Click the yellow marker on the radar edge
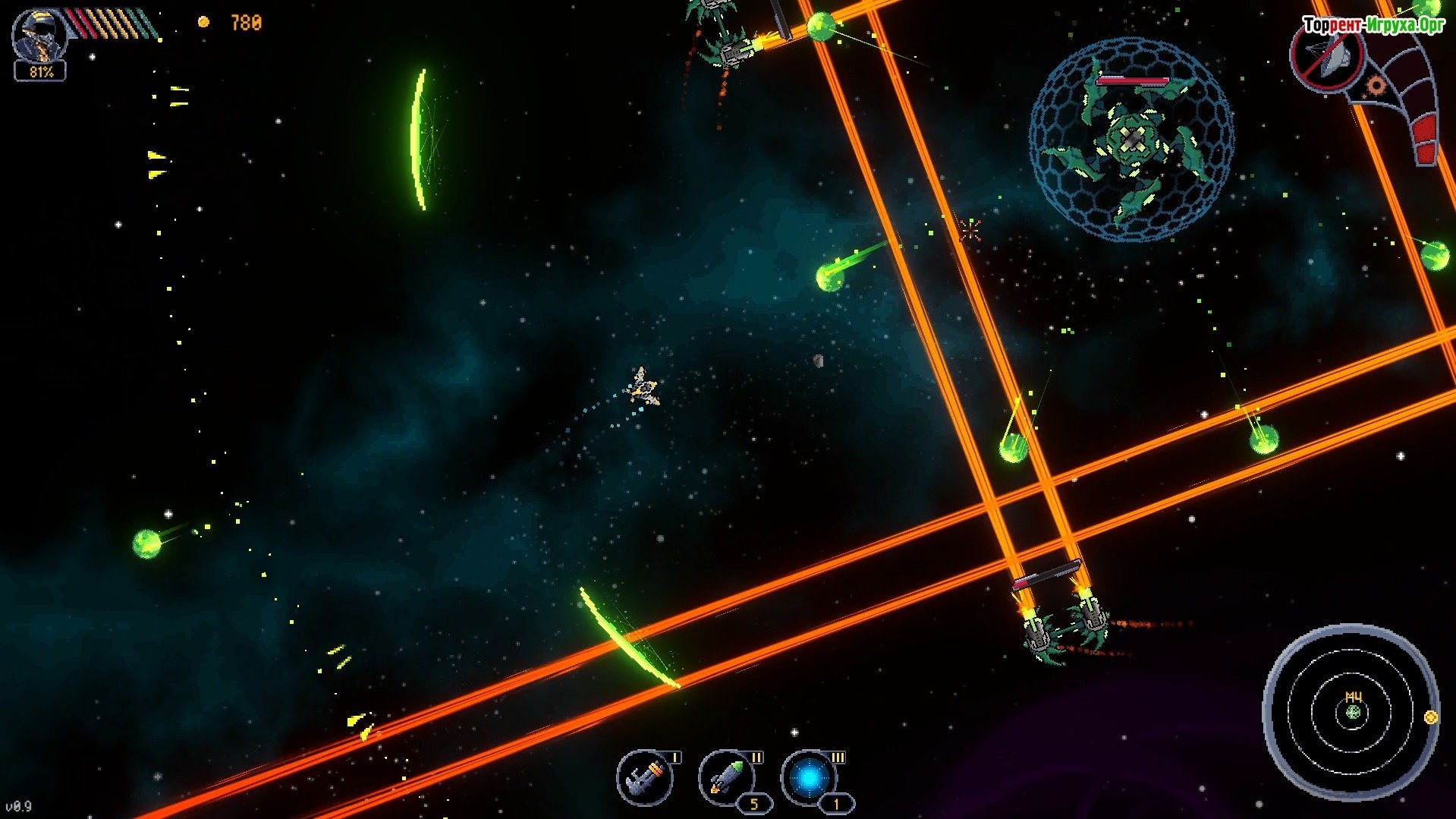 [x=1431, y=717]
